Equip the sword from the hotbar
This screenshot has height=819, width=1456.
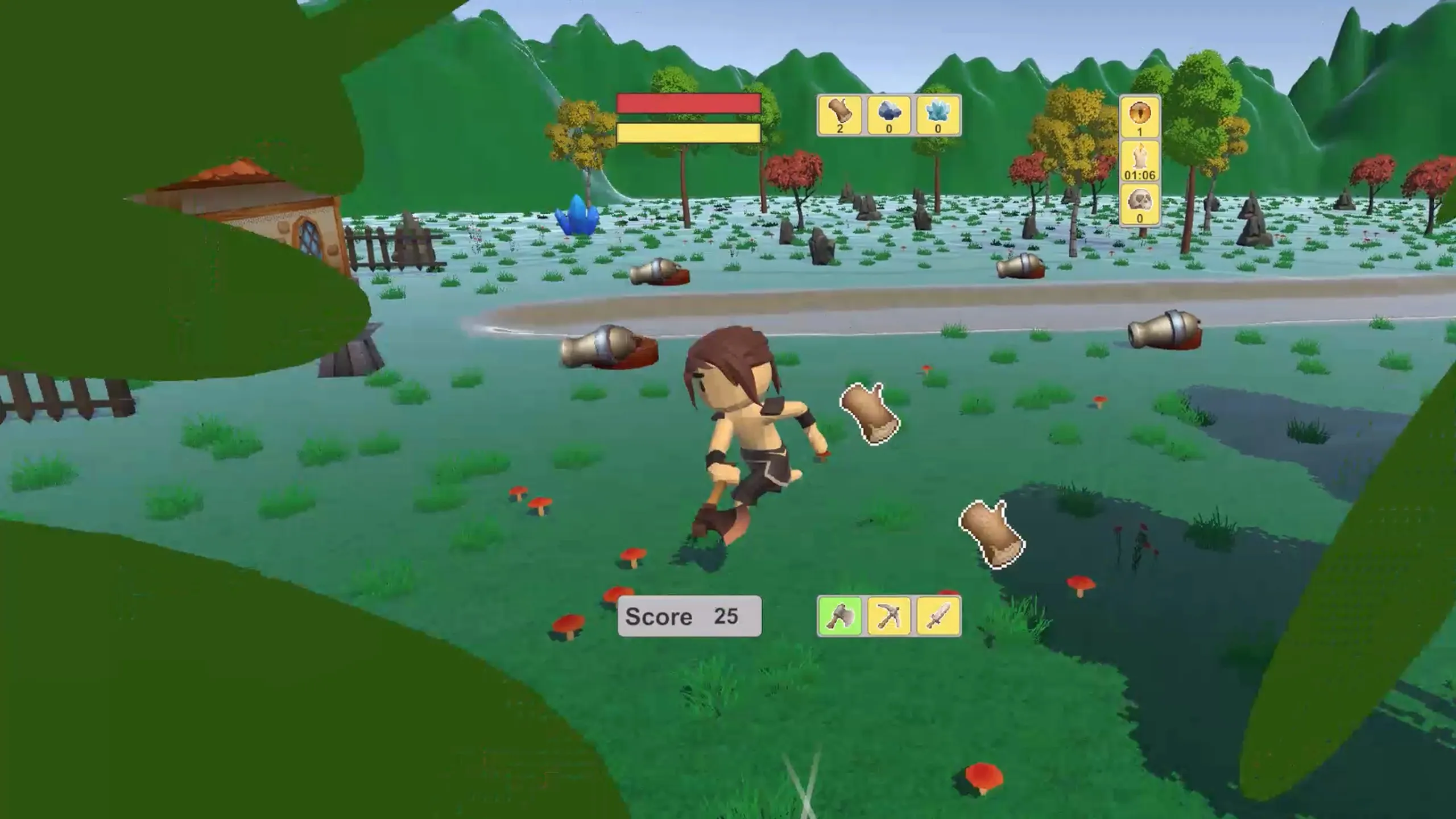[938, 616]
